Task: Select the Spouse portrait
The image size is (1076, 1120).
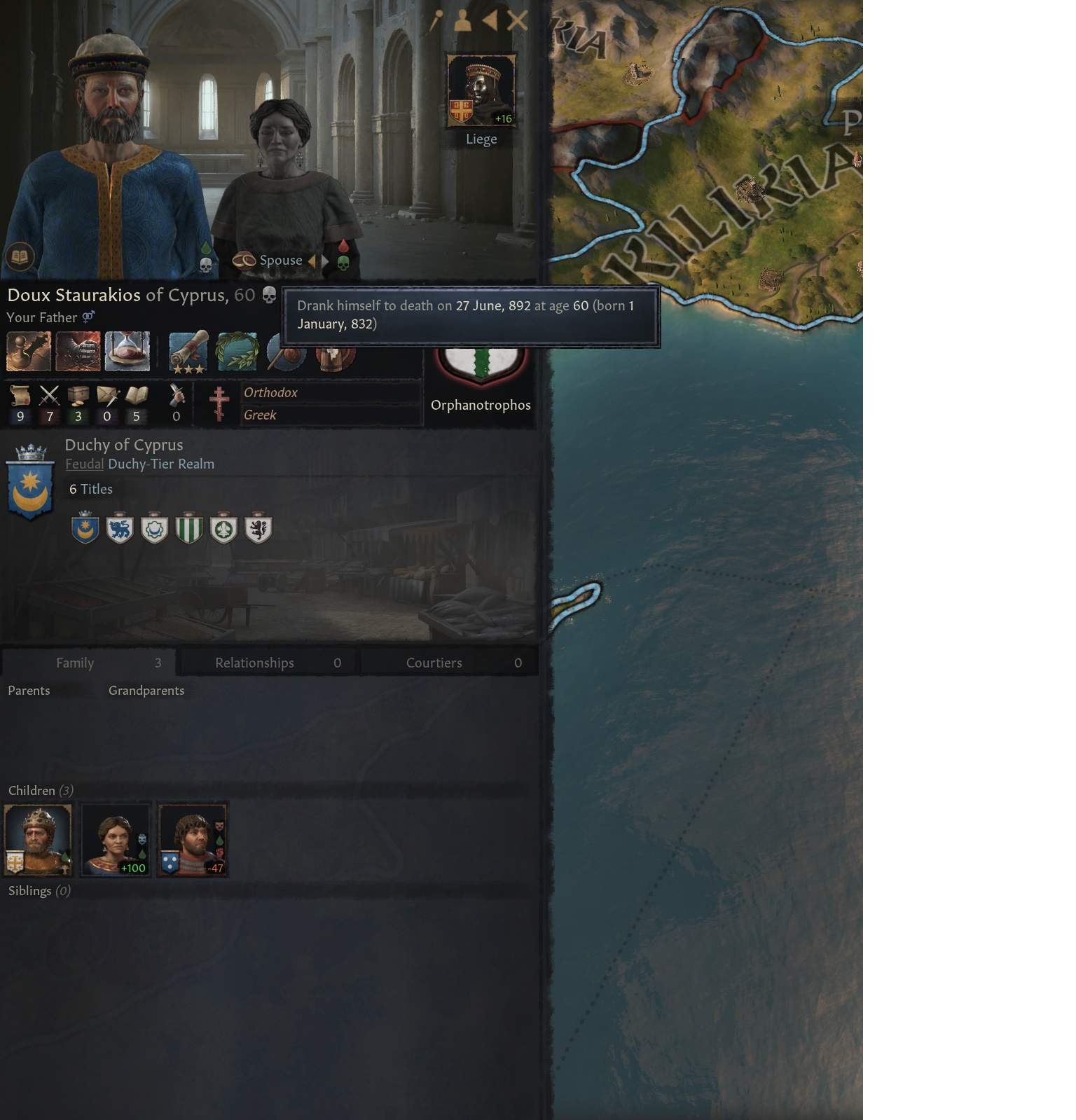Action: [280, 182]
